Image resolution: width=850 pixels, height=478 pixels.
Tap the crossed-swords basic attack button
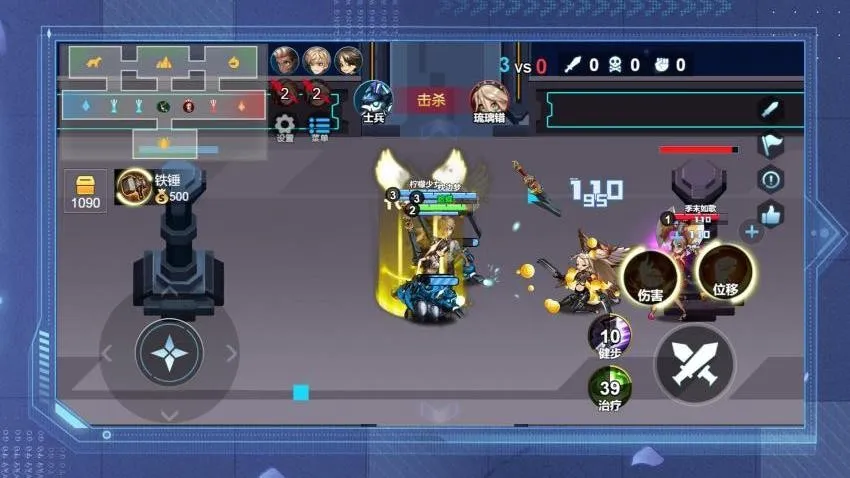694,364
